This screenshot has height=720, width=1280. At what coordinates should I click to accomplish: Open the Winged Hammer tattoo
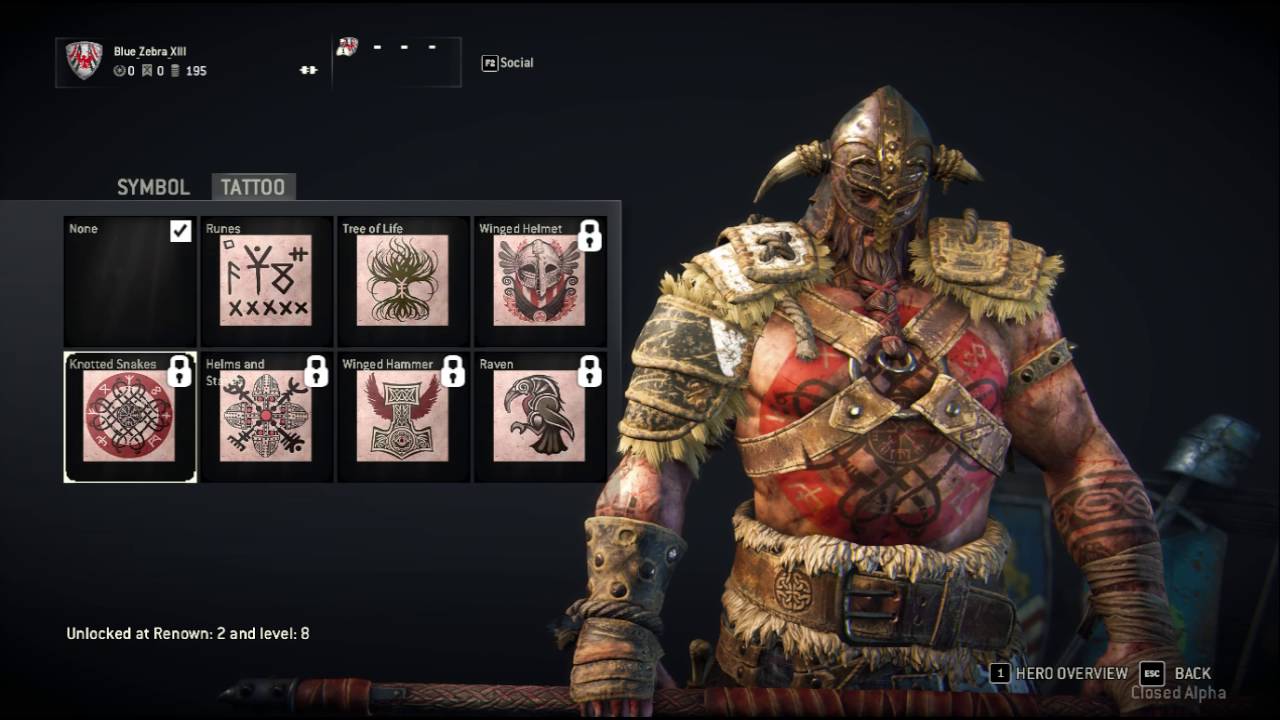click(402, 416)
